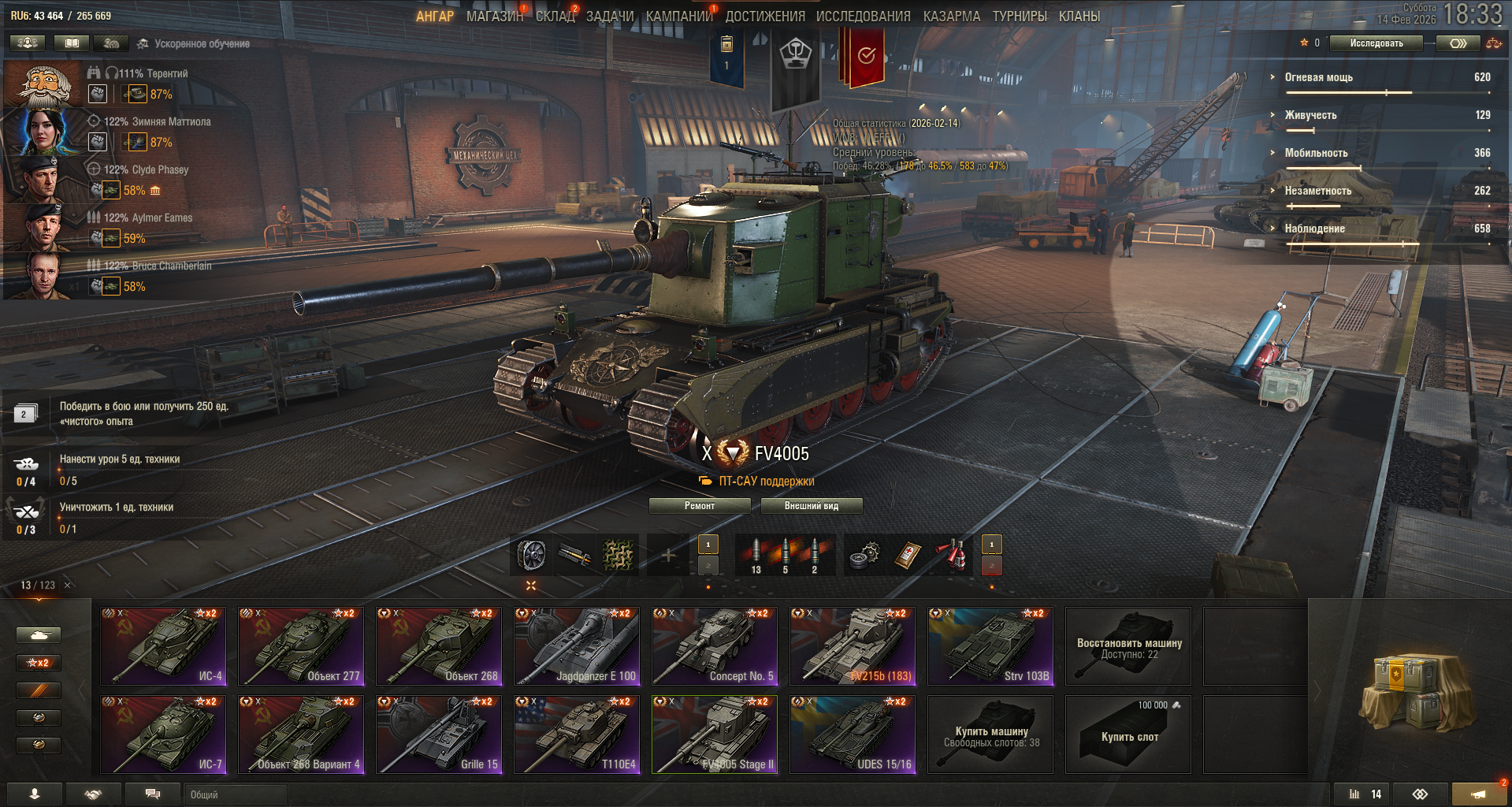Open crew member Терентий's profile

[43, 85]
